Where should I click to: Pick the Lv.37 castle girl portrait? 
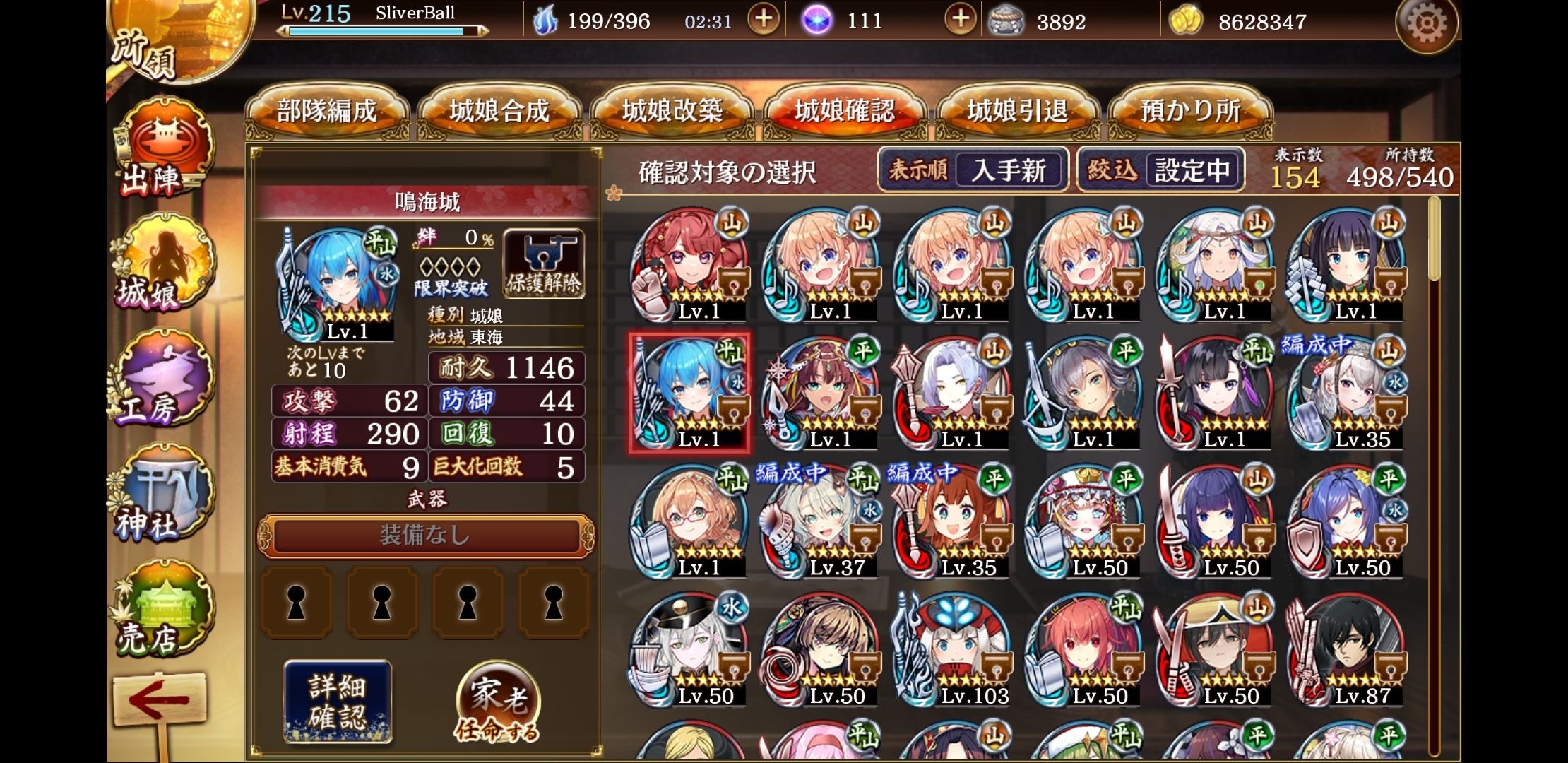tap(821, 523)
